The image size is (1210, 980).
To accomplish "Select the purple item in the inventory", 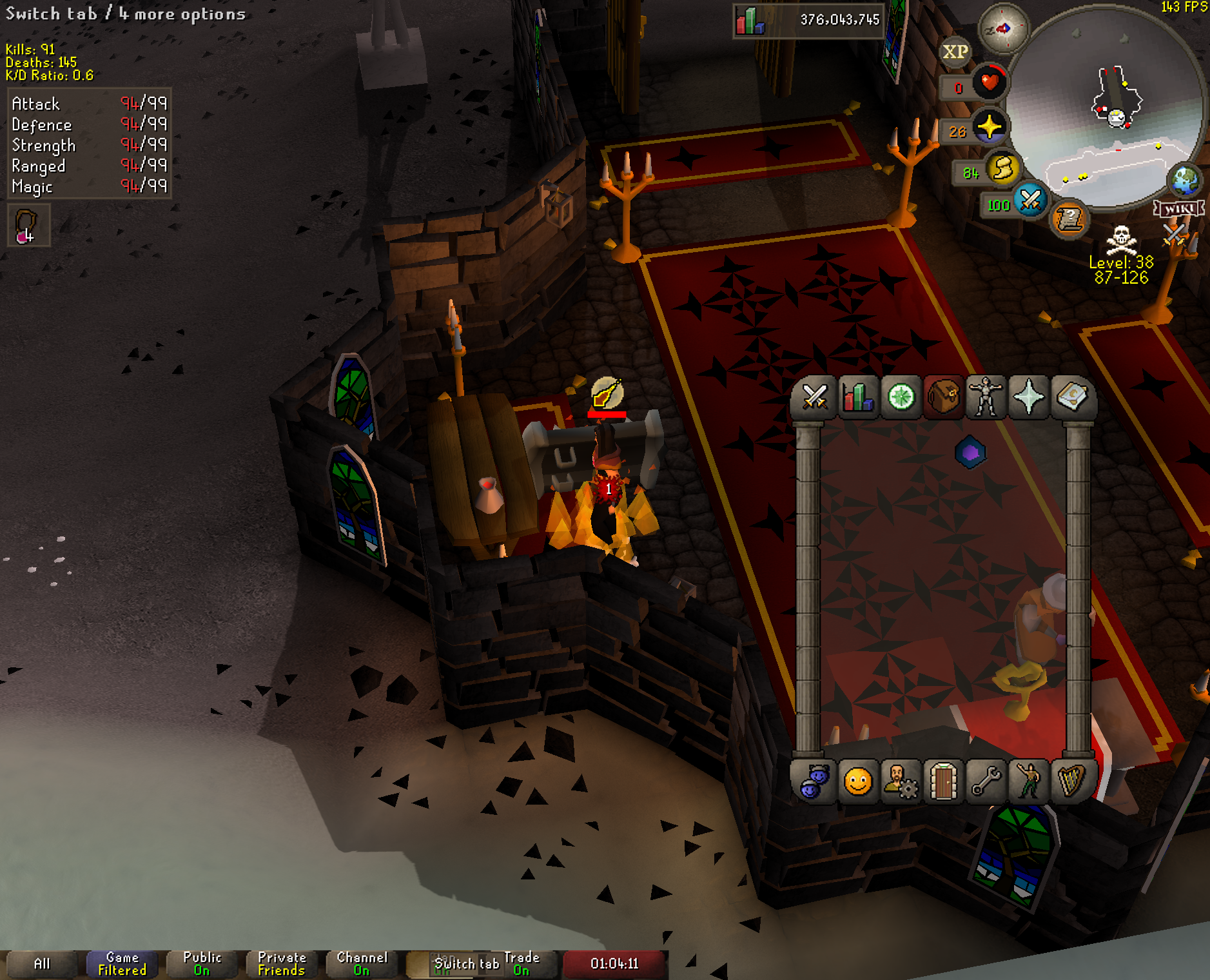I will (x=970, y=453).
